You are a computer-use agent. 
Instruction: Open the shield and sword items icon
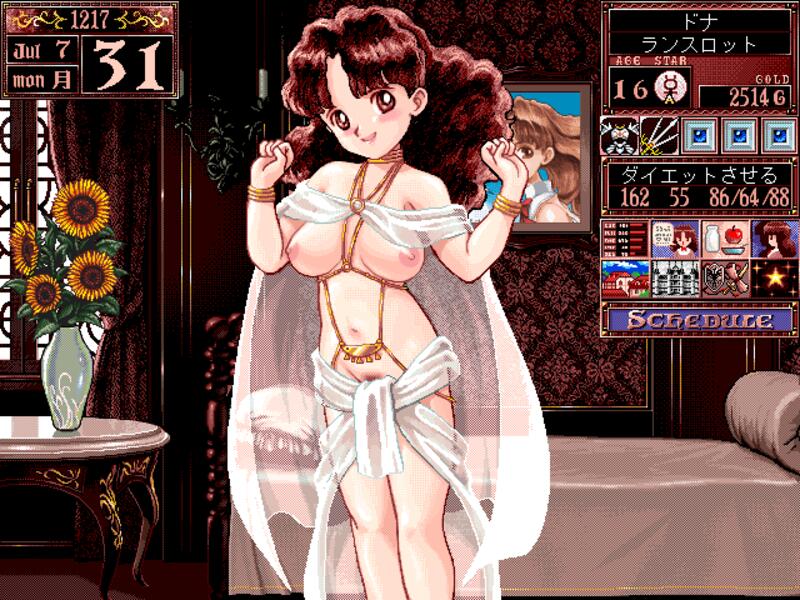tap(724, 279)
